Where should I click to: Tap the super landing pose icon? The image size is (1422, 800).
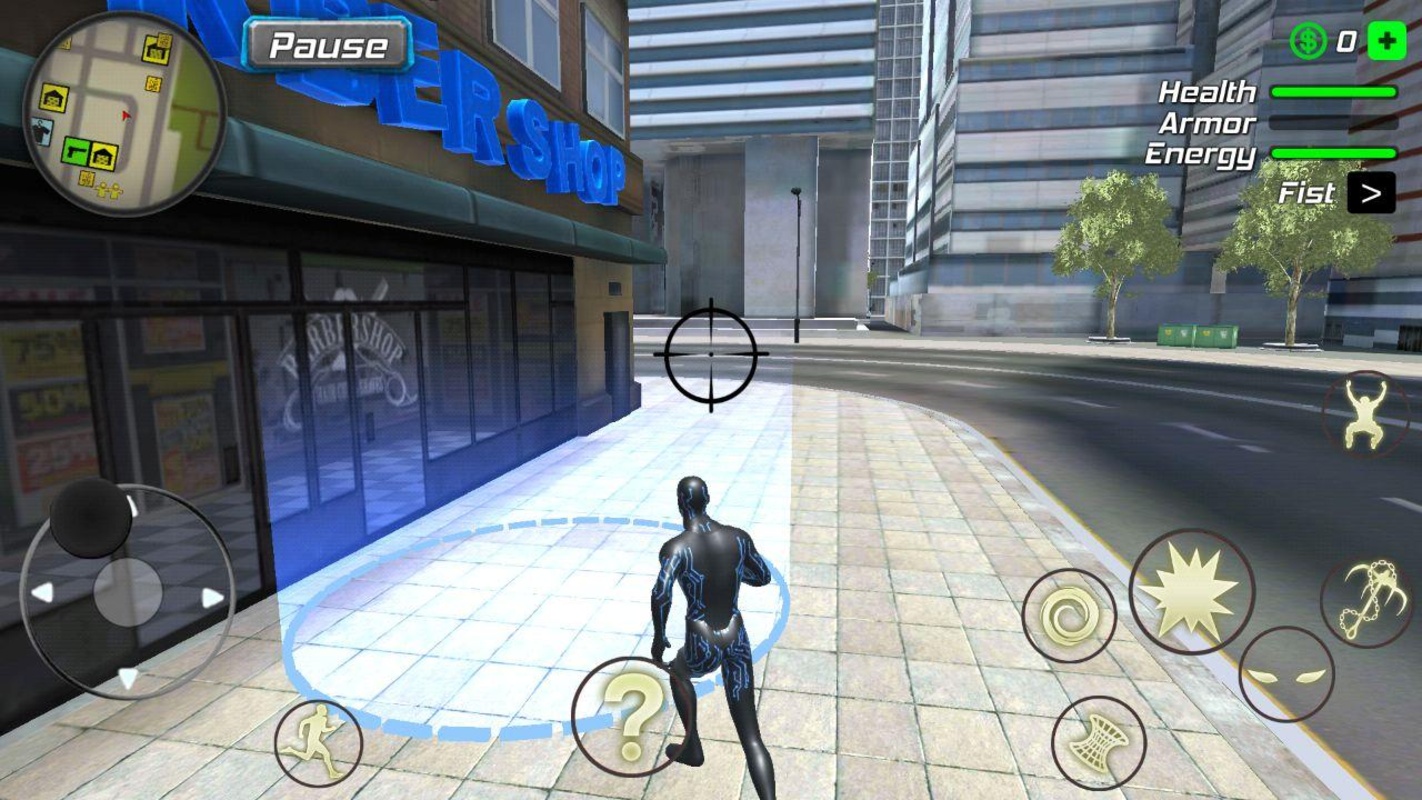pos(1365,415)
